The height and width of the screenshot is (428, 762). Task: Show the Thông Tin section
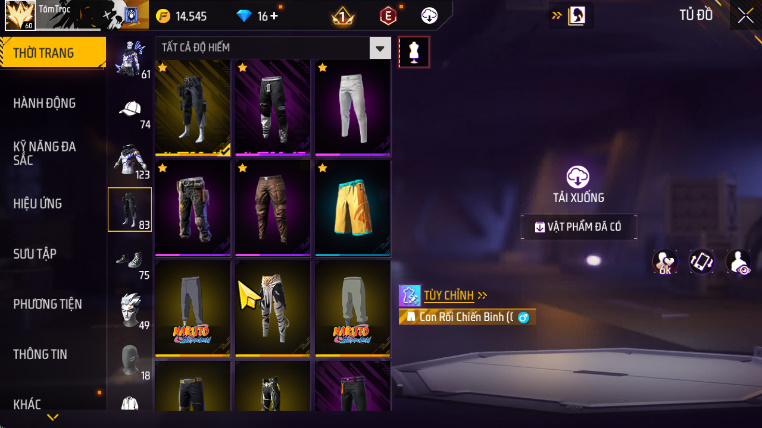[41, 353]
